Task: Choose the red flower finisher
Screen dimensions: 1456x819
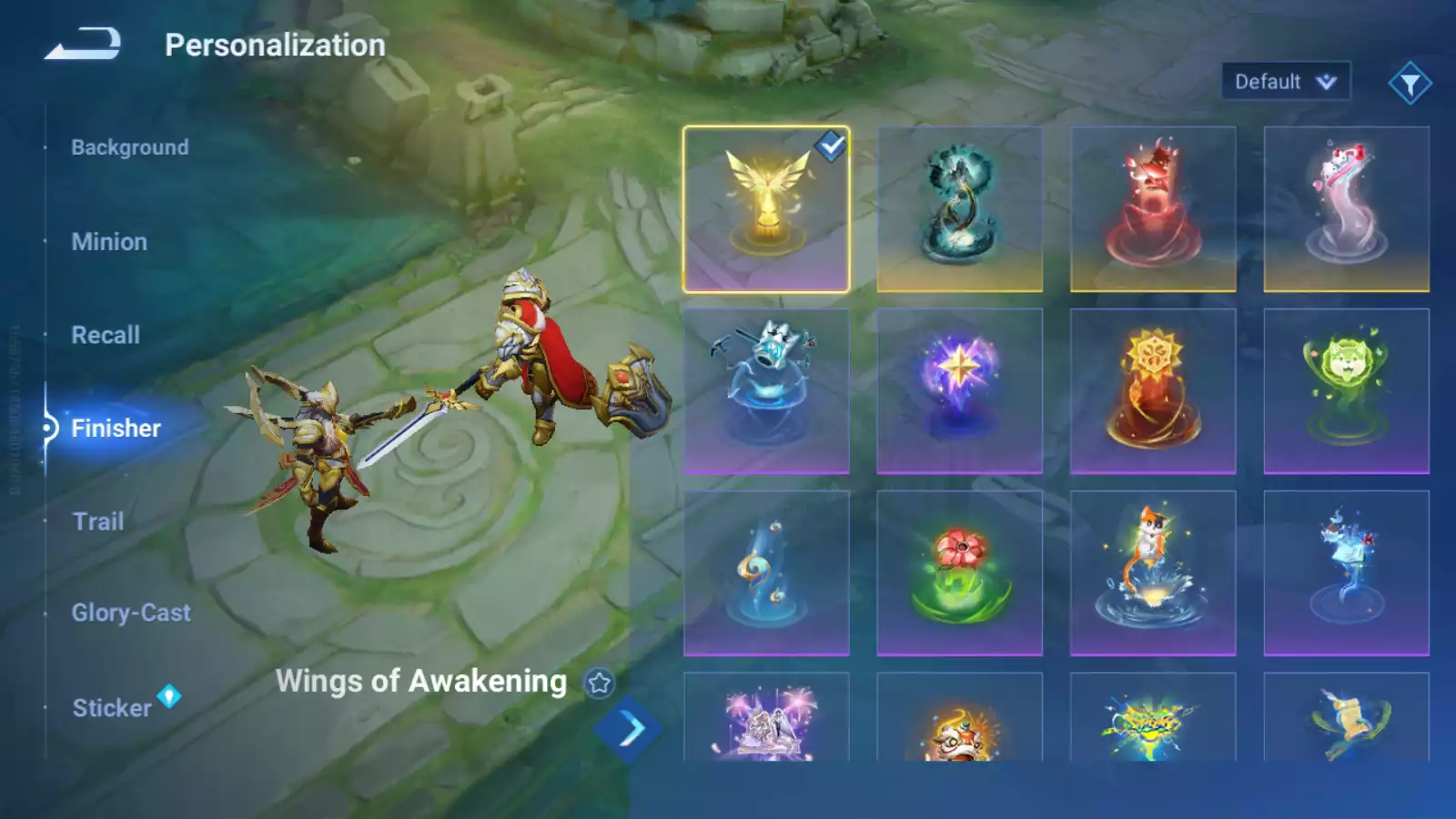Action: pos(959,573)
